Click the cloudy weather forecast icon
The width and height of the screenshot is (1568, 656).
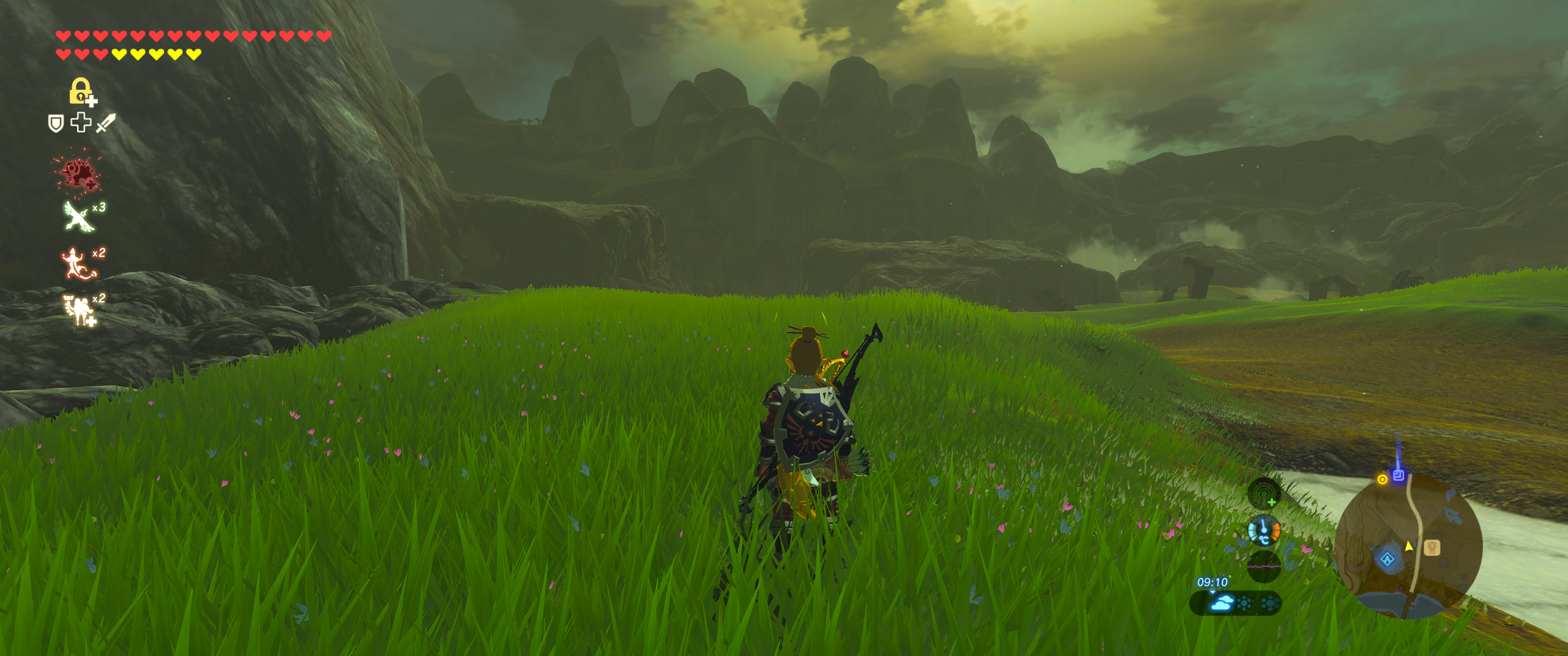1221,603
